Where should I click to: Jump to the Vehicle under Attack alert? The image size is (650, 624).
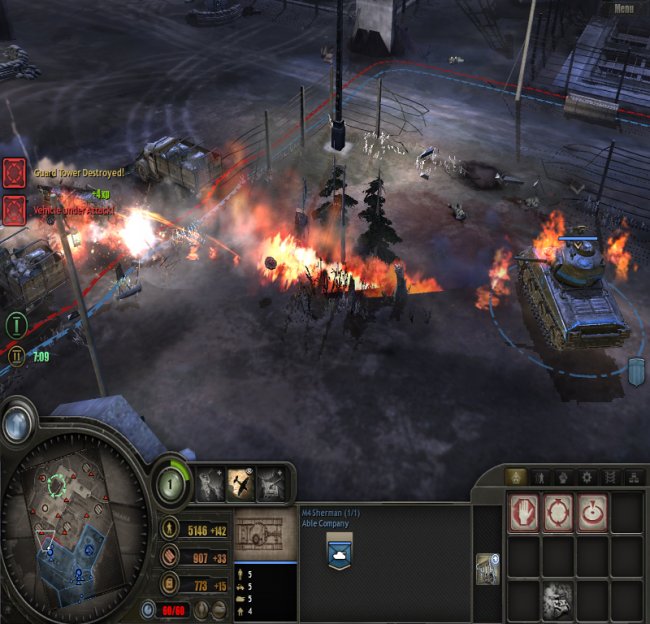(13, 210)
